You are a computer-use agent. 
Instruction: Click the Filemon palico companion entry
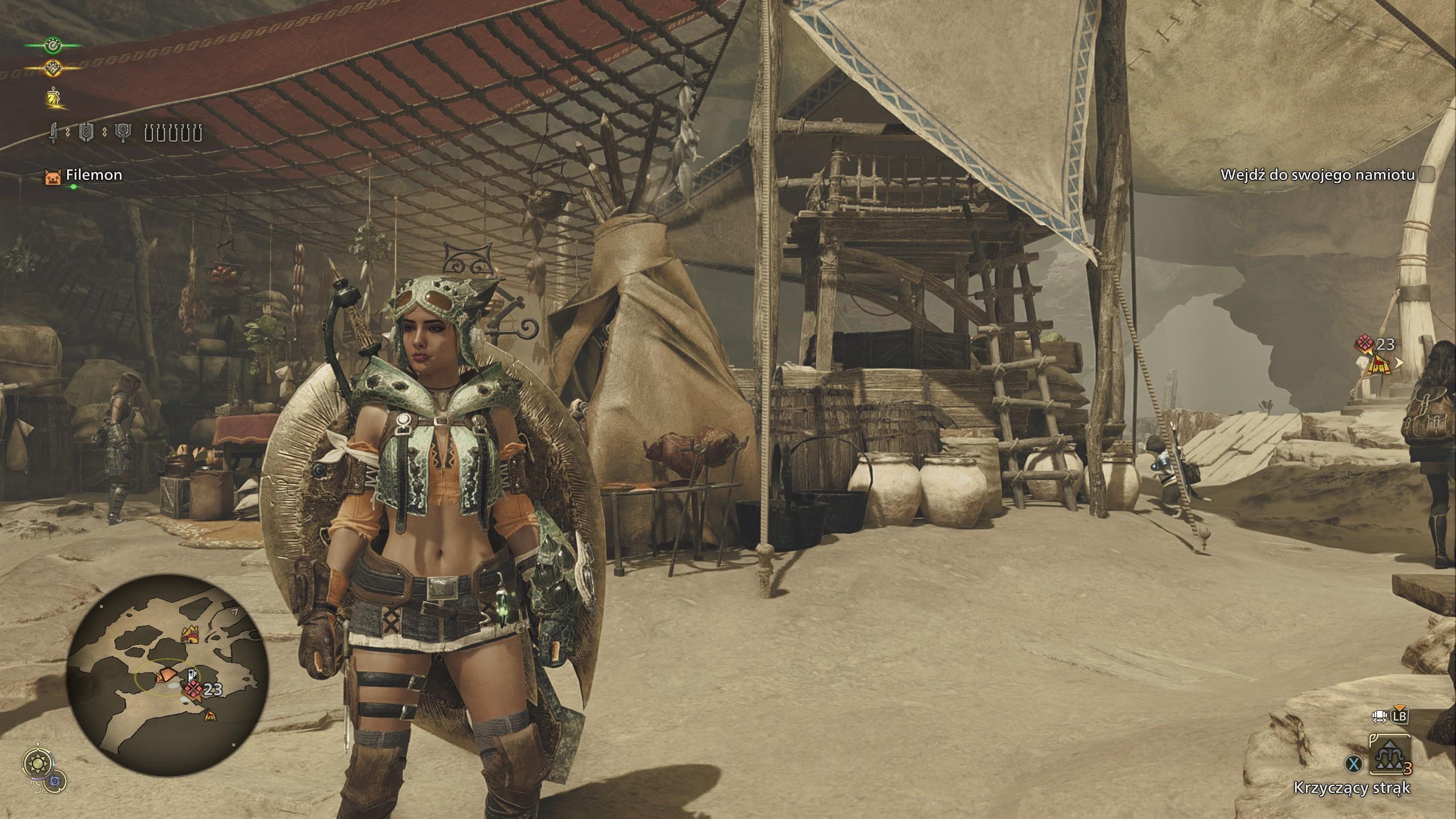[83, 175]
